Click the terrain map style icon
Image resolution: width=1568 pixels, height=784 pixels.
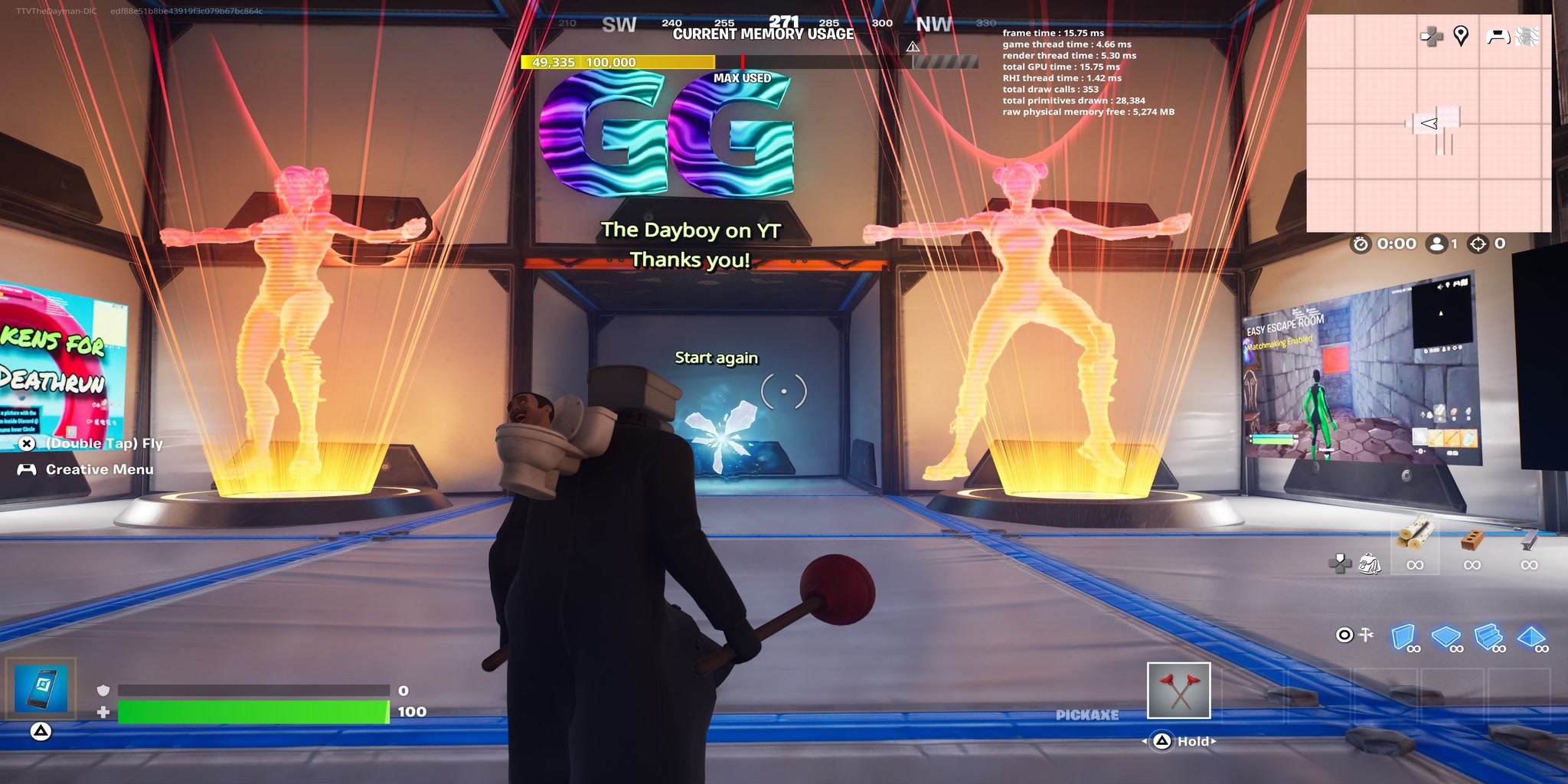1529,34
